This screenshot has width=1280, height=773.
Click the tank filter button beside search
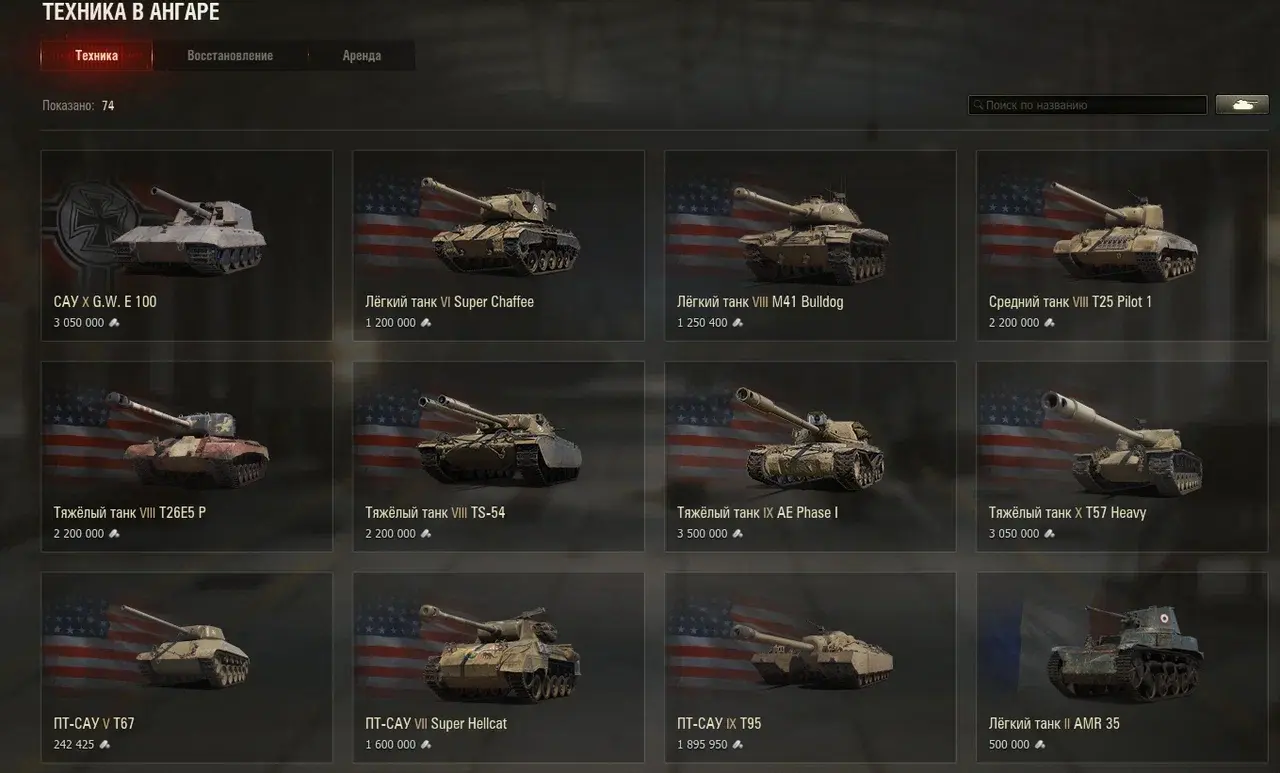tap(1241, 105)
